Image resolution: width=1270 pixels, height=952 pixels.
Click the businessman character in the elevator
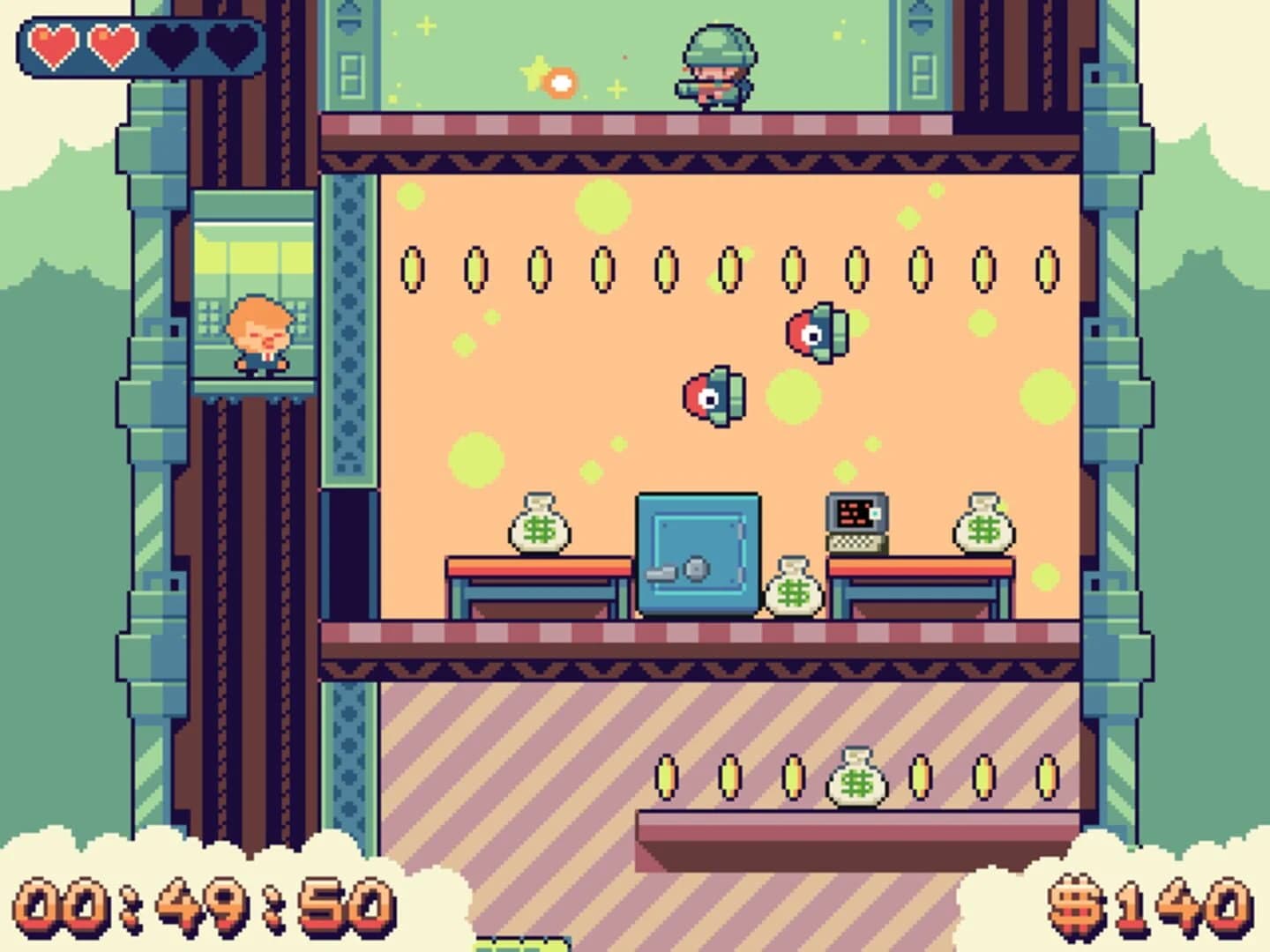260,335
